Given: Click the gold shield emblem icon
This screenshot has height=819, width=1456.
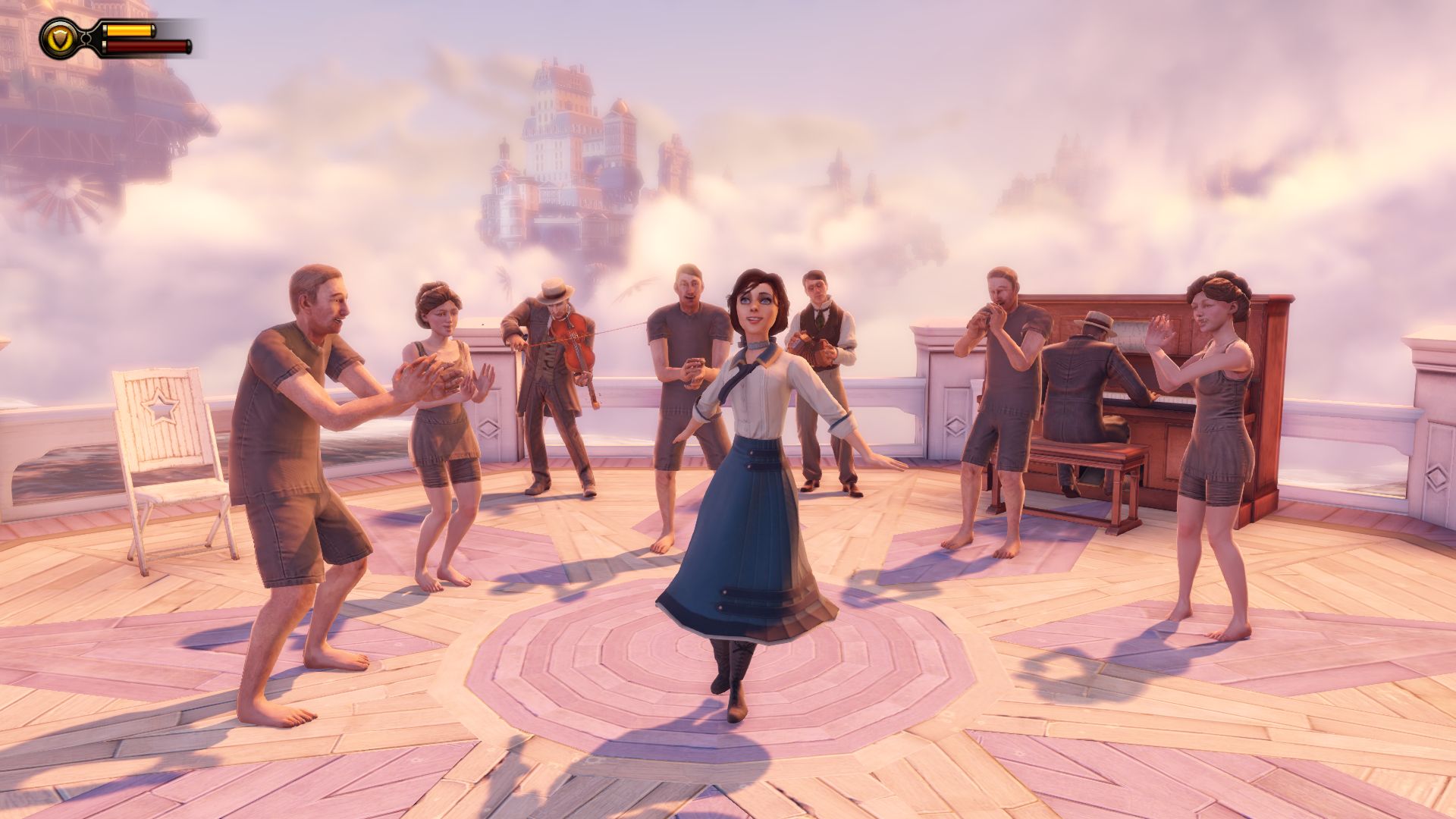Looking at the screenshot, I should 58,39.
